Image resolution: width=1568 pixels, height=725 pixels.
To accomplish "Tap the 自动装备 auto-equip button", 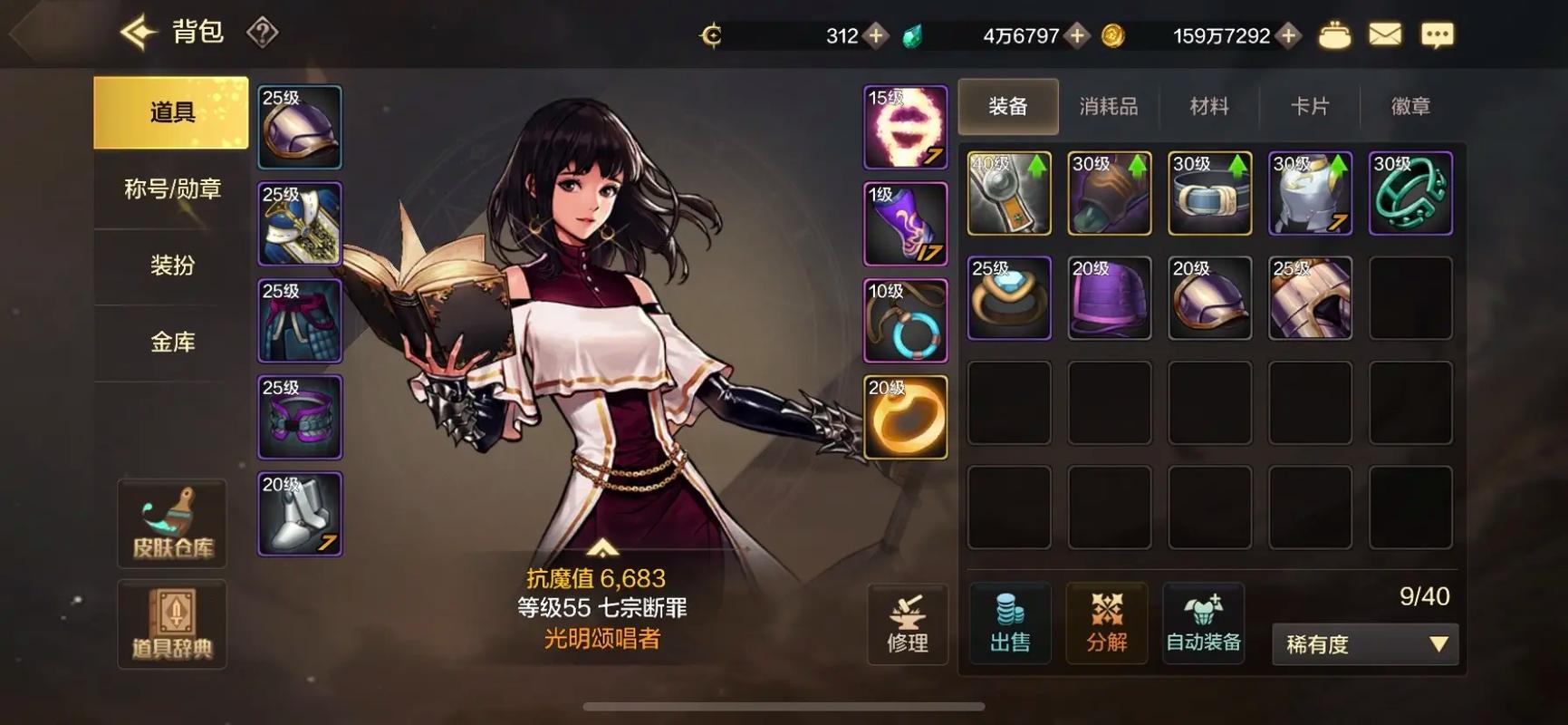I will point(1203,624).
